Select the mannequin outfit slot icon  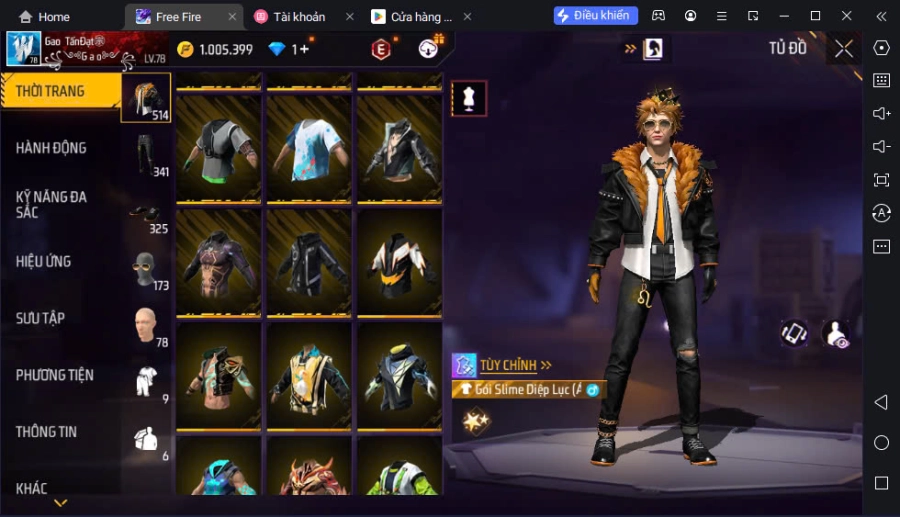(x=469, y=98)
